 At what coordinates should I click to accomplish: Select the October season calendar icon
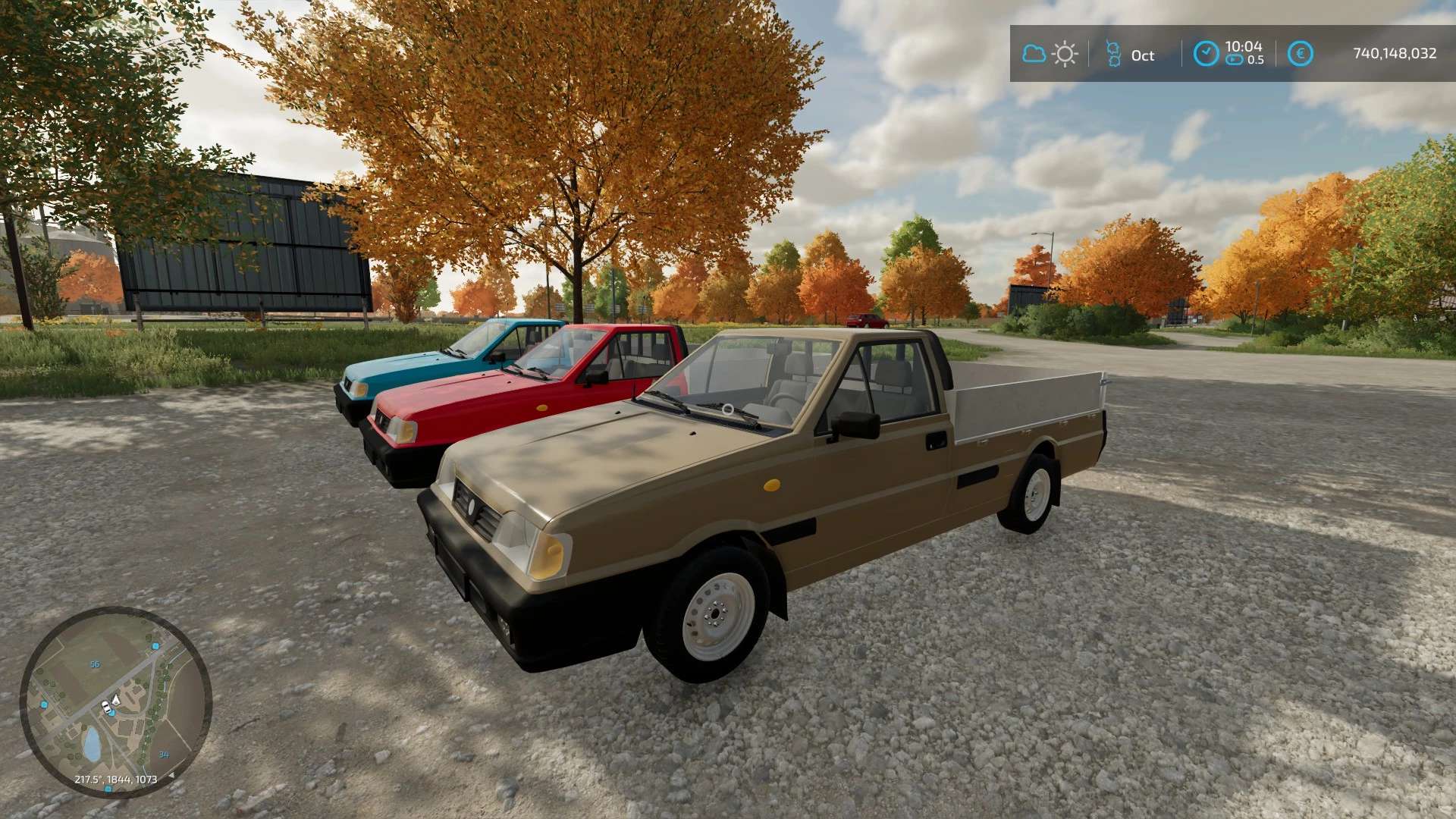1113,54
